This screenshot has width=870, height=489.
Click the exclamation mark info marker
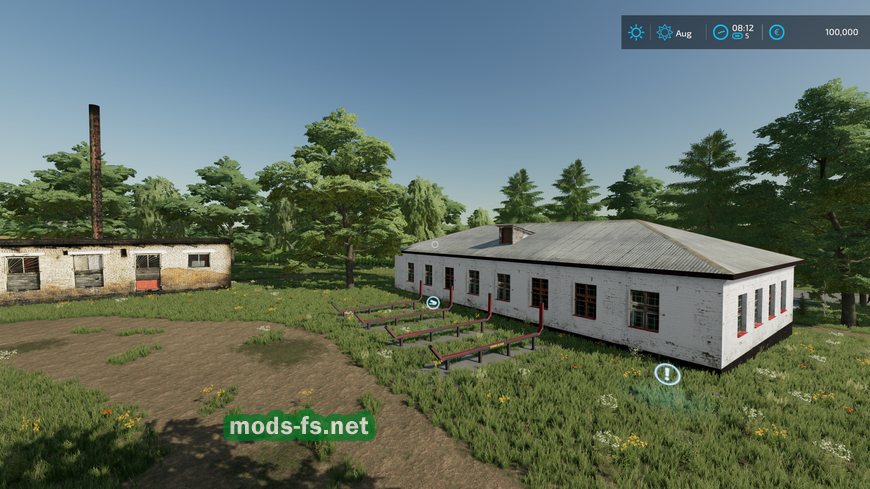[x=667, y=374]
